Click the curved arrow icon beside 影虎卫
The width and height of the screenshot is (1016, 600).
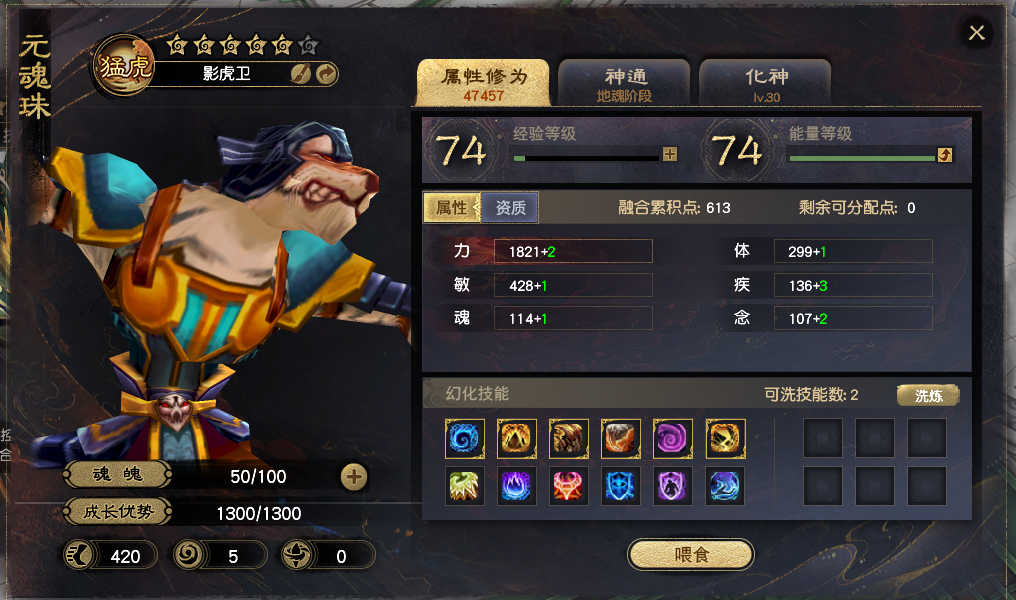point(326,73)
